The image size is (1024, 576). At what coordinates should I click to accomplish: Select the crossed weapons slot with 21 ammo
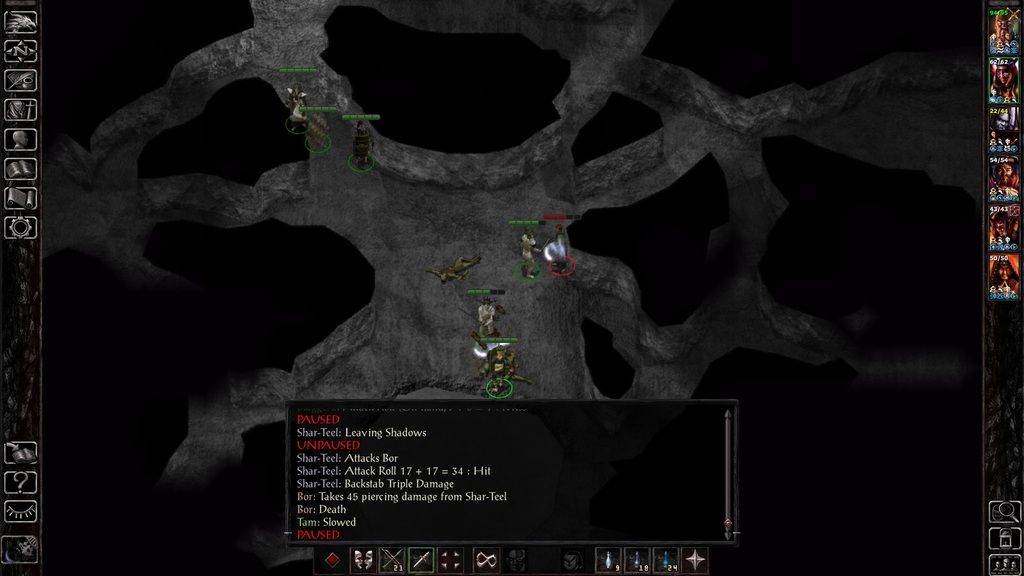tap(391, 561)
